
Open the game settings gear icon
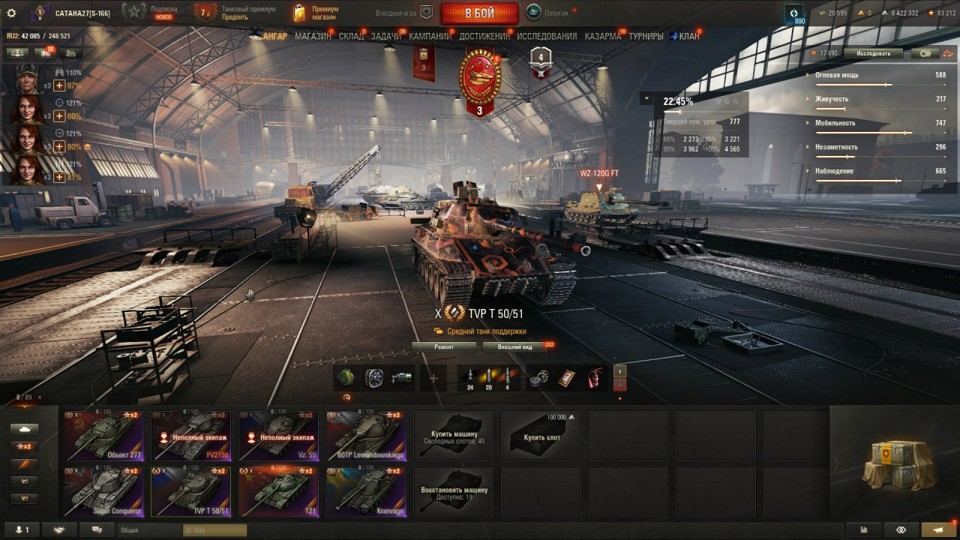pos(12,13)
